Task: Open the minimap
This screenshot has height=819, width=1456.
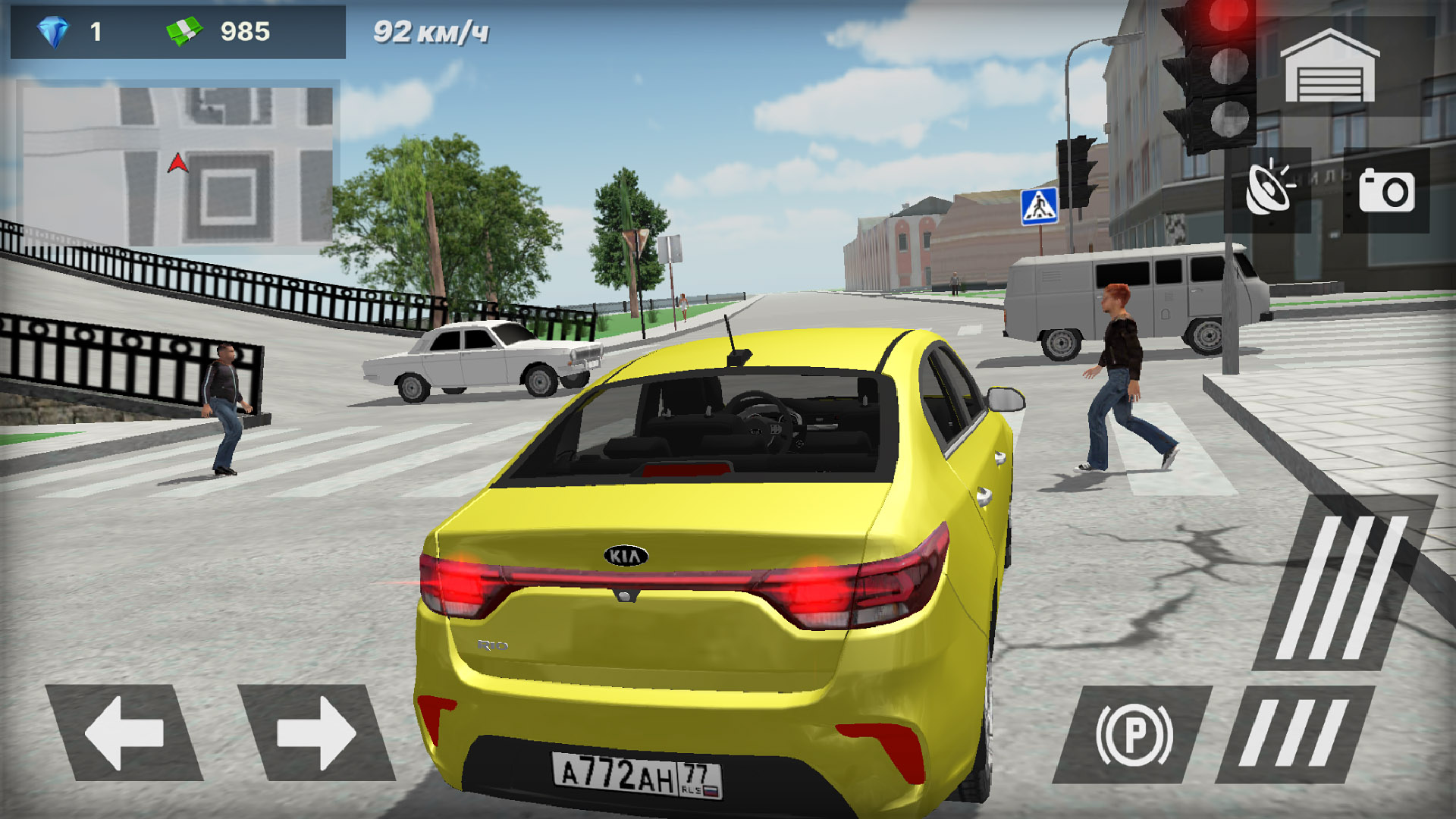Action: click(x=178, y=165)
